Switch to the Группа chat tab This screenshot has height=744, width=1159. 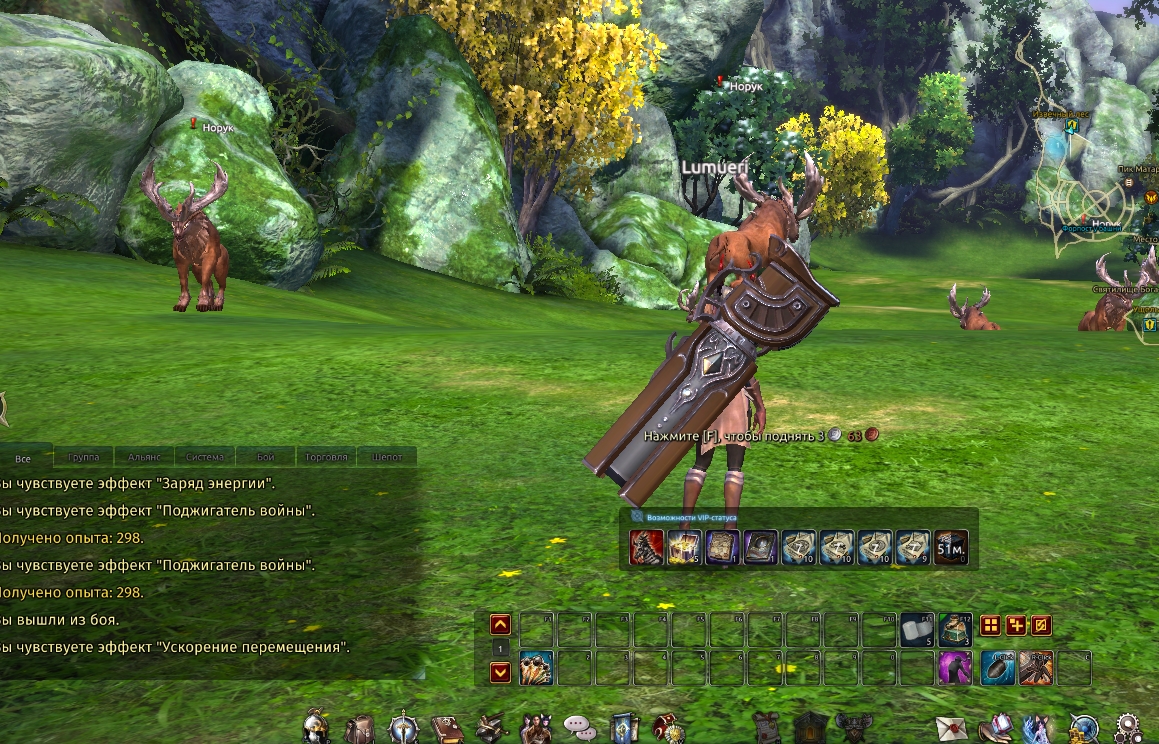click(x=84, y=457)
